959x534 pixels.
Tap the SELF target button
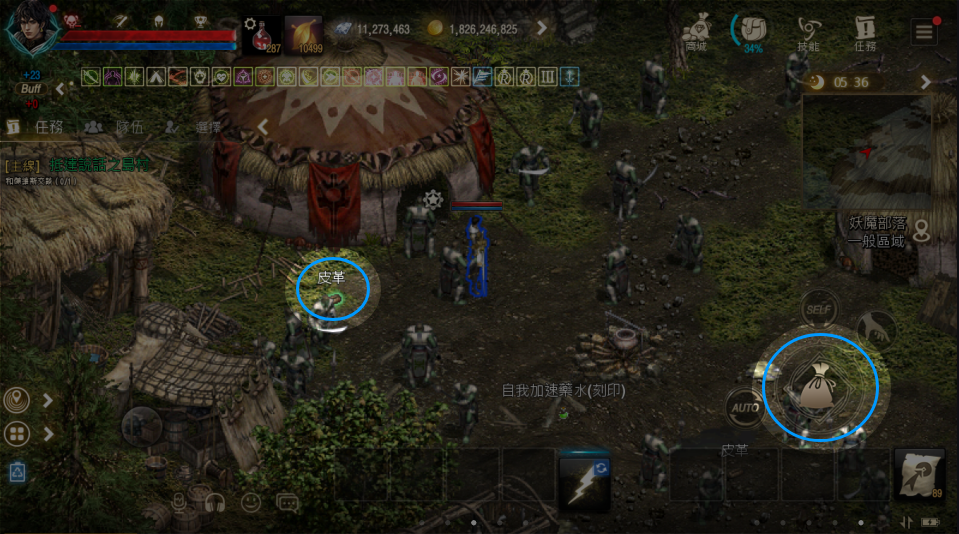pos(820,308)
